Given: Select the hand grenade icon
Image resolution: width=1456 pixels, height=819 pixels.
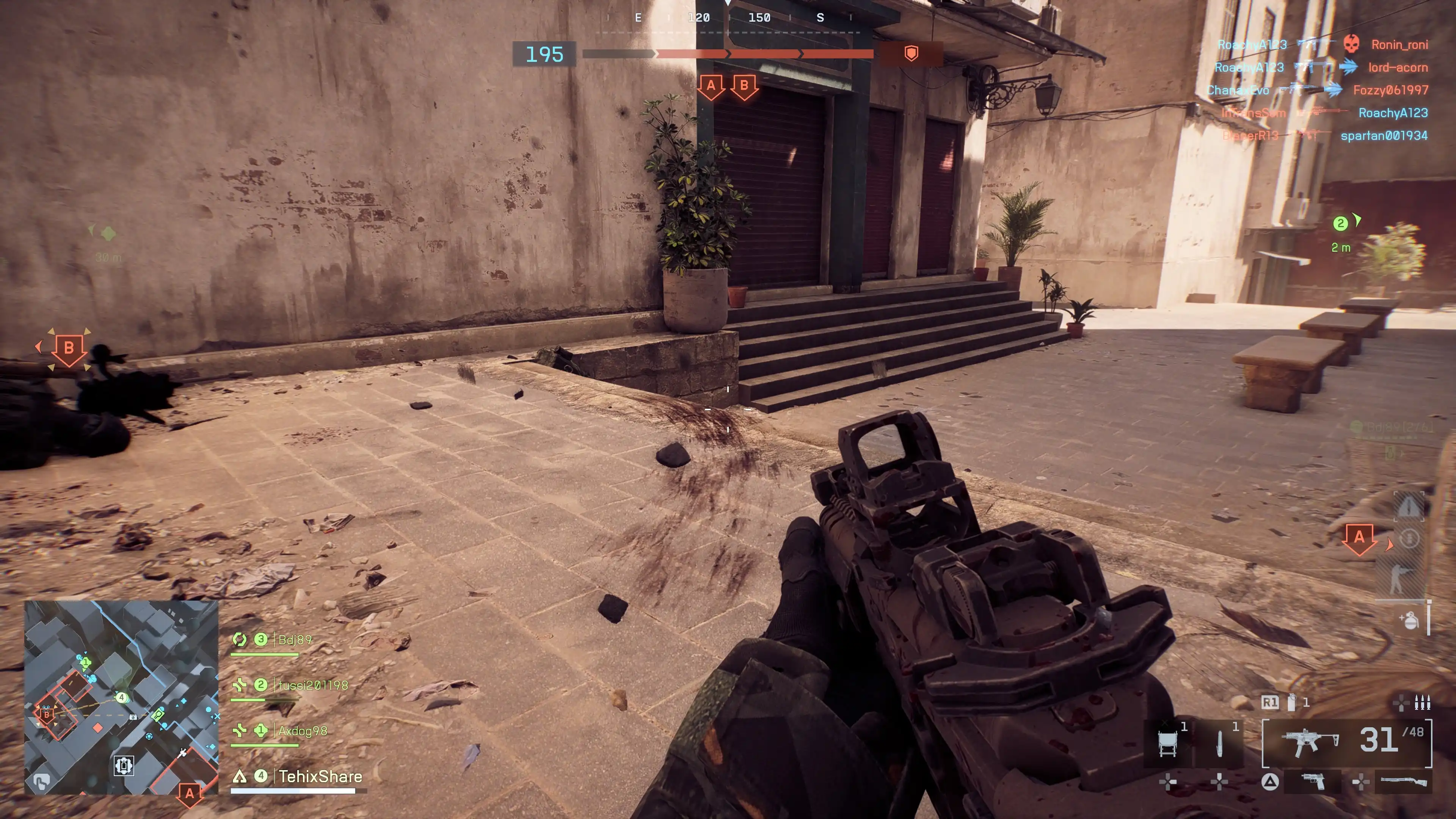Looking at the screenshot, I should 1410,620.
